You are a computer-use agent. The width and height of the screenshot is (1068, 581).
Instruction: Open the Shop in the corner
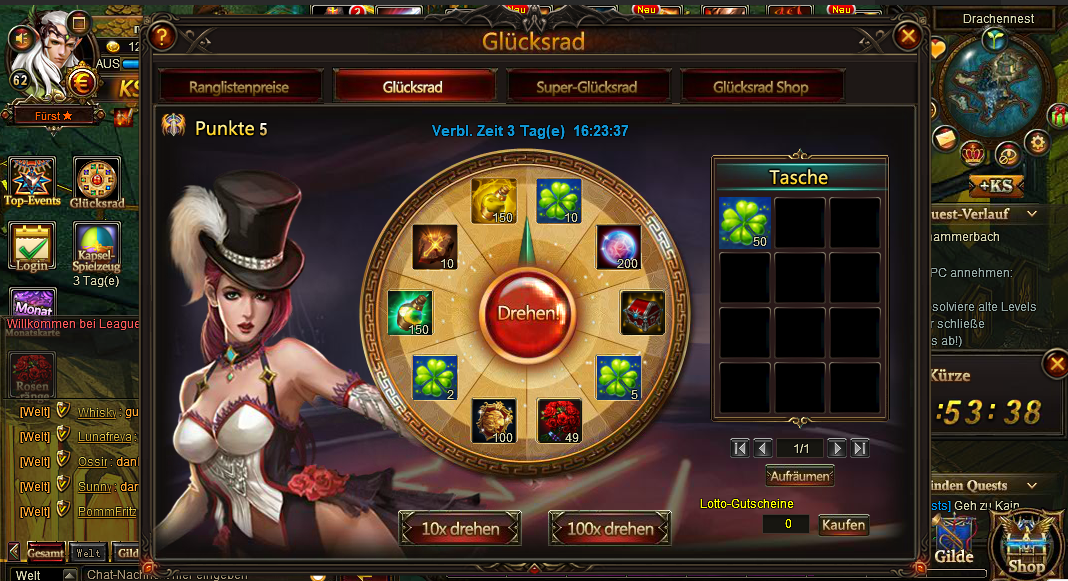pos(1025,542)
